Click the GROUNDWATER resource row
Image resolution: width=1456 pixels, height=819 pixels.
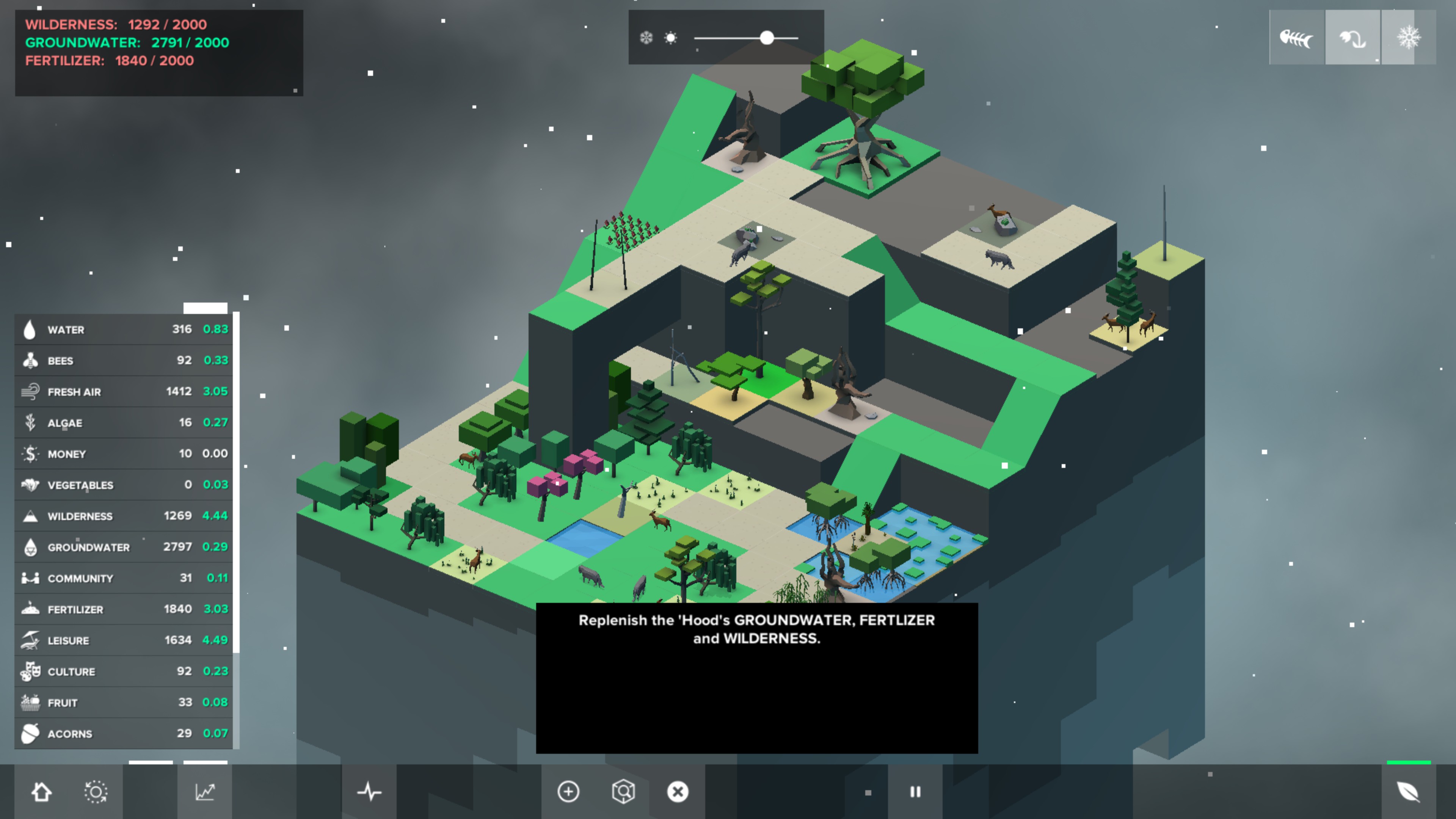[x=123, y=547]
